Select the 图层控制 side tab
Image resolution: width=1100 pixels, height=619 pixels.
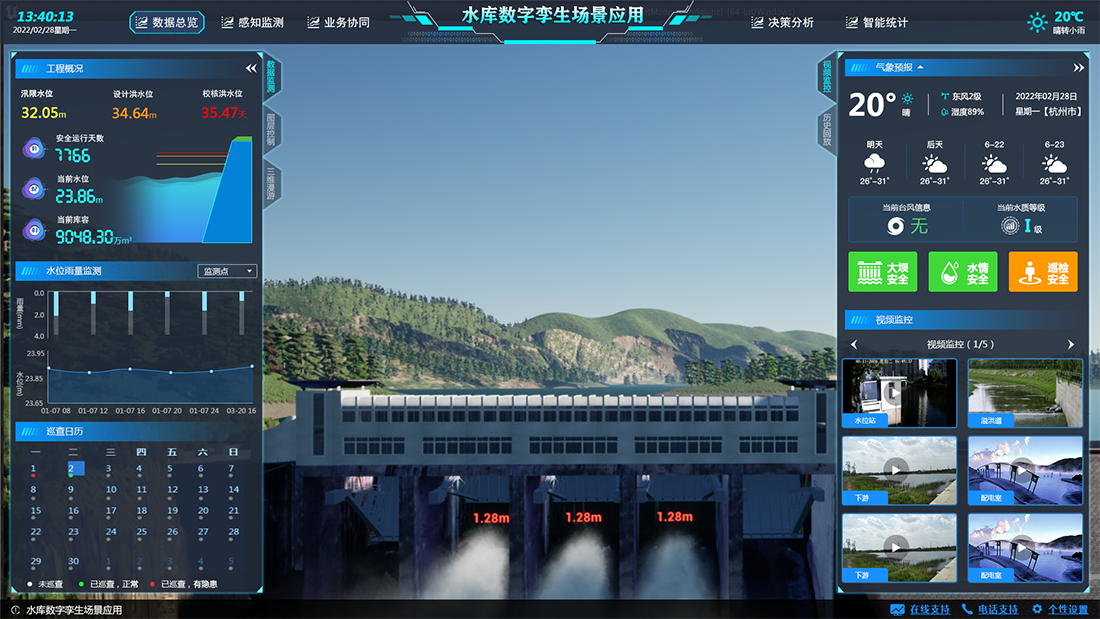(271, 129)
